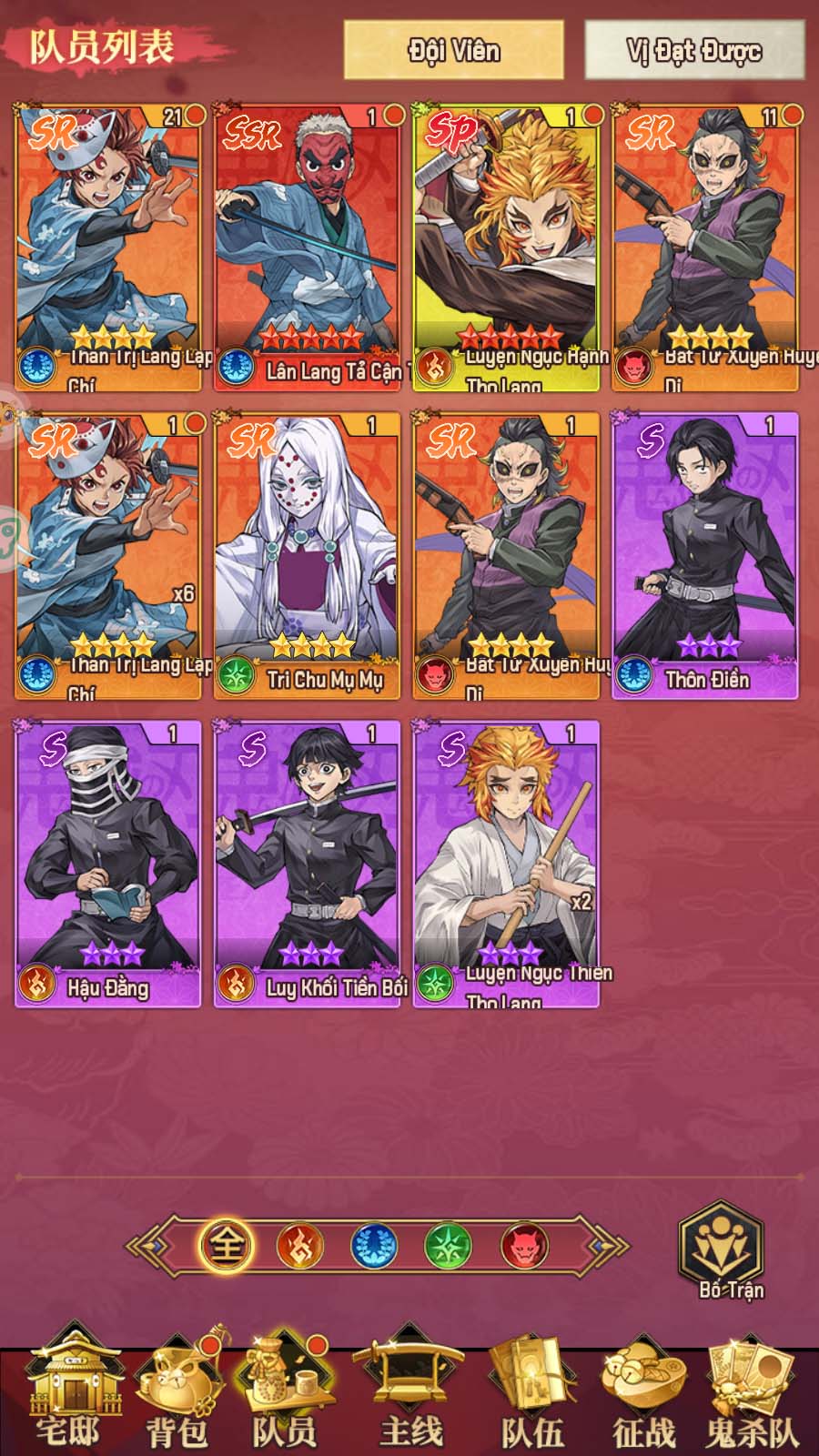Pick the SR Tri Chu Mụ Mụ card
The width and height of the screenshot is (819, 1456).
click(308, 554)
